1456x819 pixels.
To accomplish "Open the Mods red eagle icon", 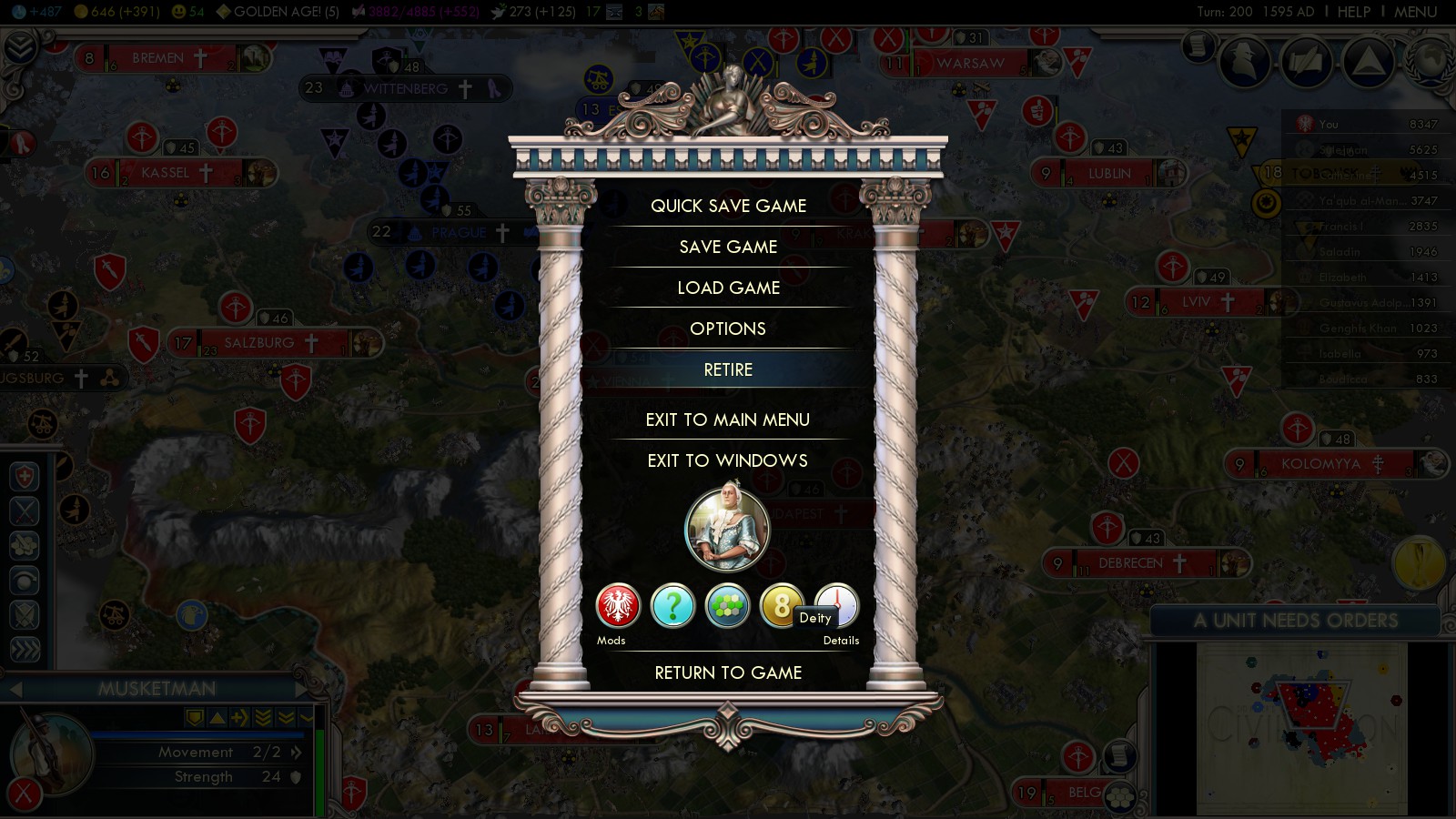I will click(618, 606).
